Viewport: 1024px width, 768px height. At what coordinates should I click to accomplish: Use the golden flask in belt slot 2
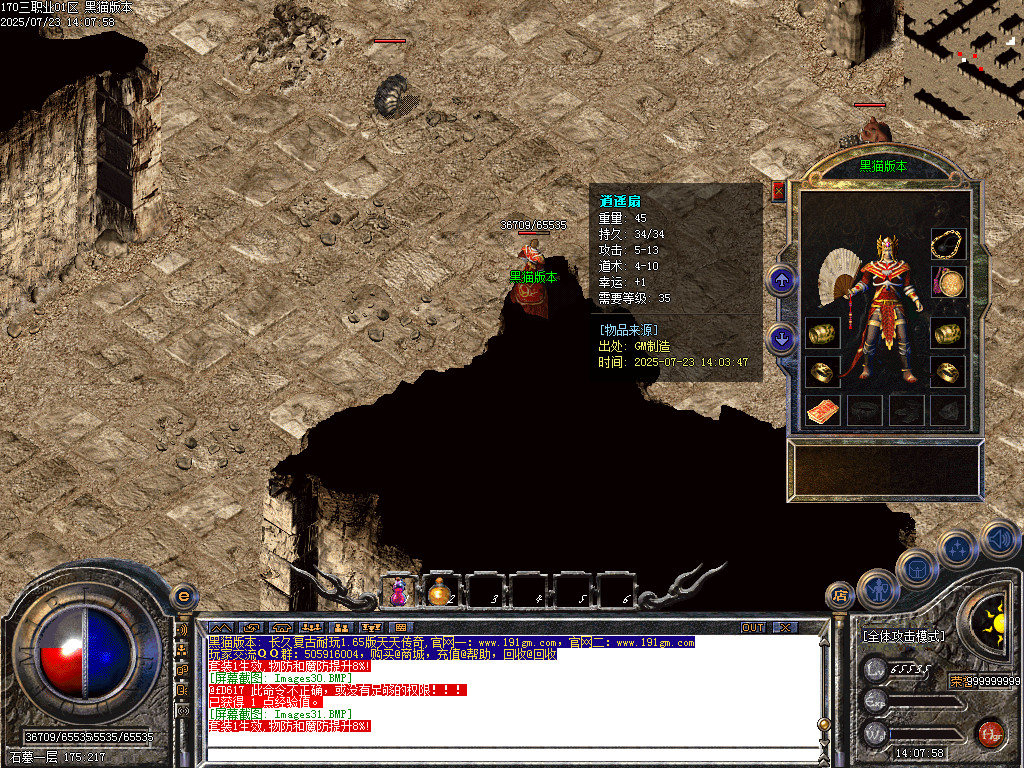pos(439,593)
